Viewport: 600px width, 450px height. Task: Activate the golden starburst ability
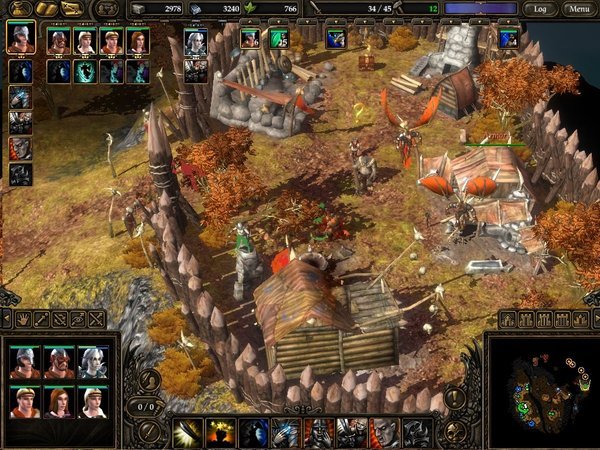(220, 432)
